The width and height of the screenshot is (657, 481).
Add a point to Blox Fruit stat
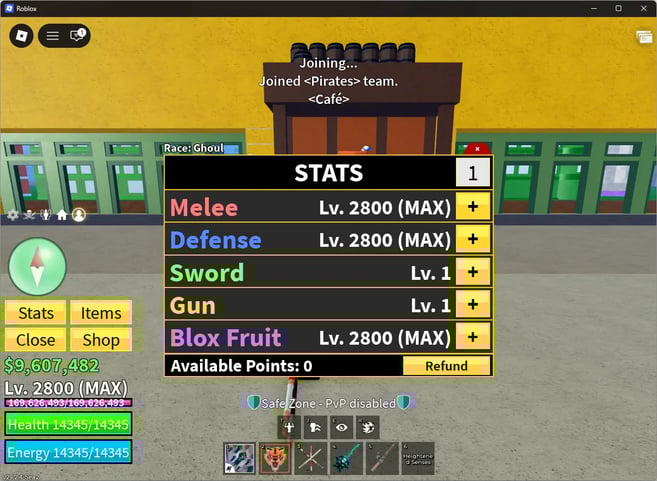coord(472,336)
